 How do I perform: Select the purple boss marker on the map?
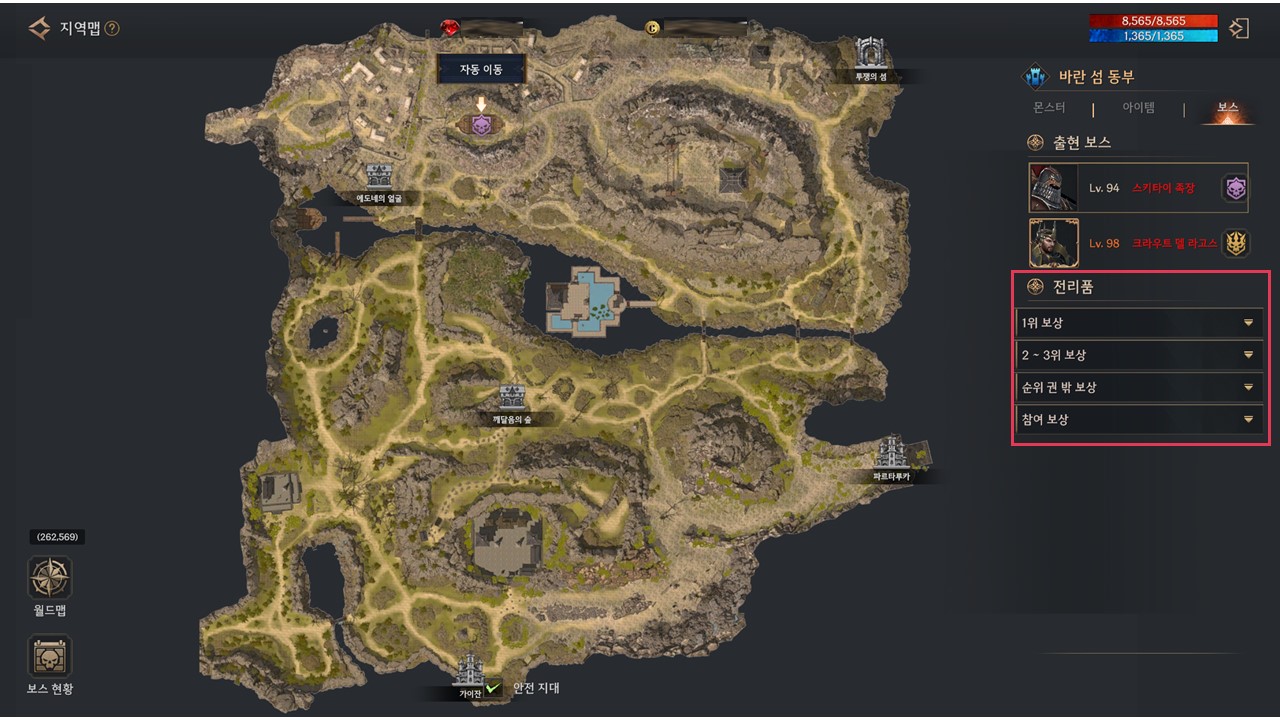coord(481,125)
